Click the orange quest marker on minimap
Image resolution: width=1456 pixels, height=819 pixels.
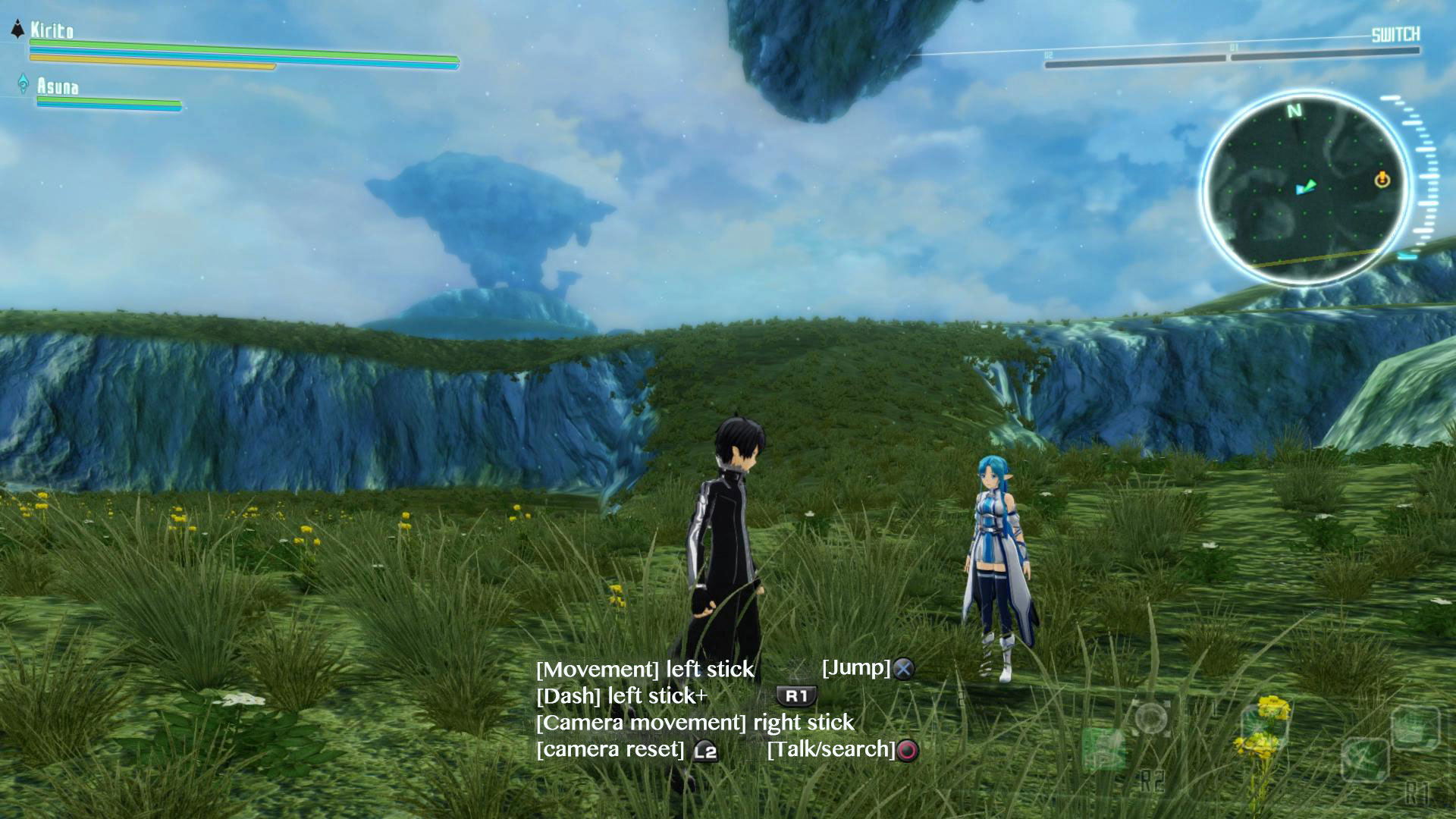(x=1382, y=180)
